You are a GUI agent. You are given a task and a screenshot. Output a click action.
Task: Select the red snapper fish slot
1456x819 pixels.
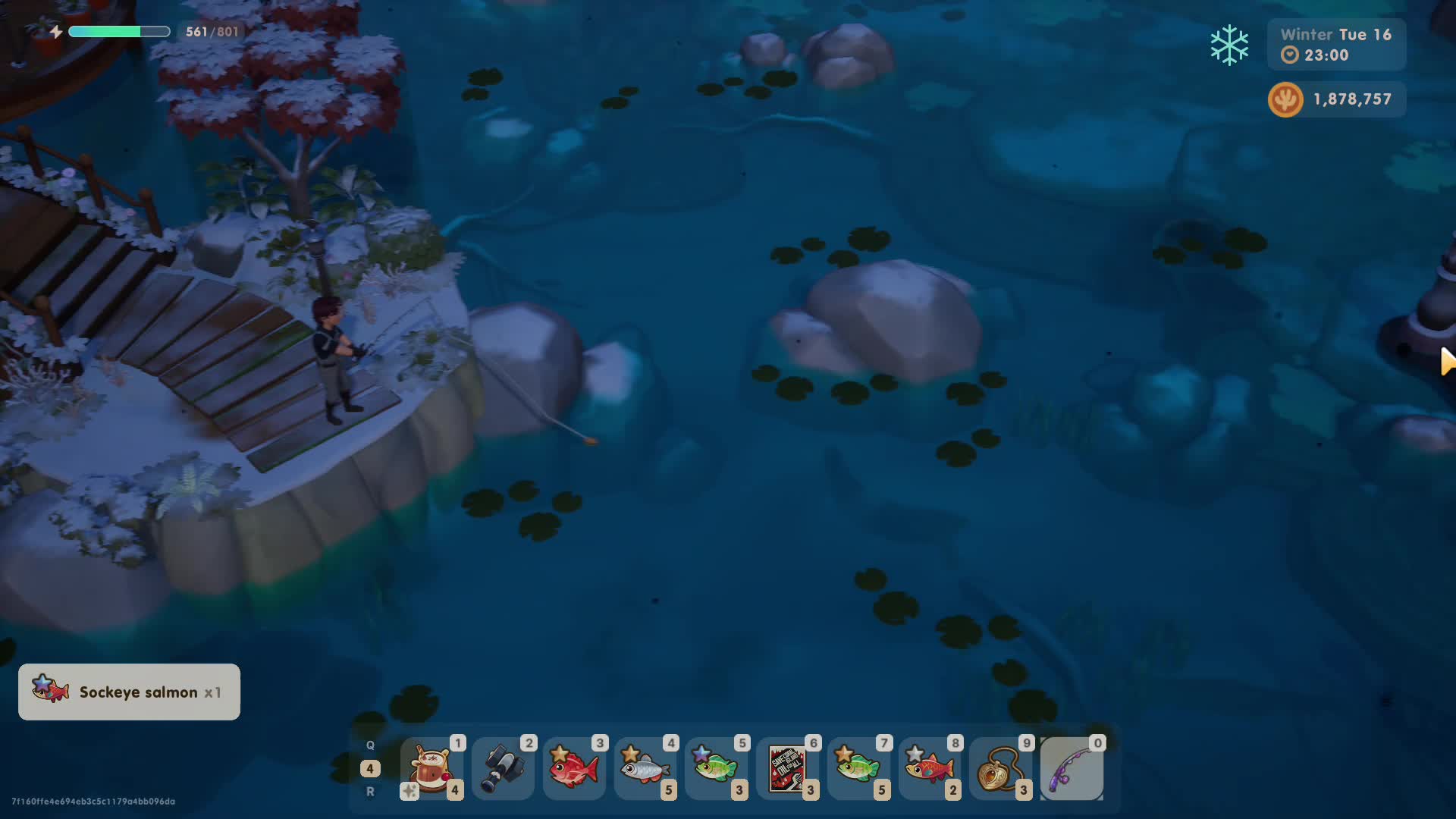tap(574, 769)
